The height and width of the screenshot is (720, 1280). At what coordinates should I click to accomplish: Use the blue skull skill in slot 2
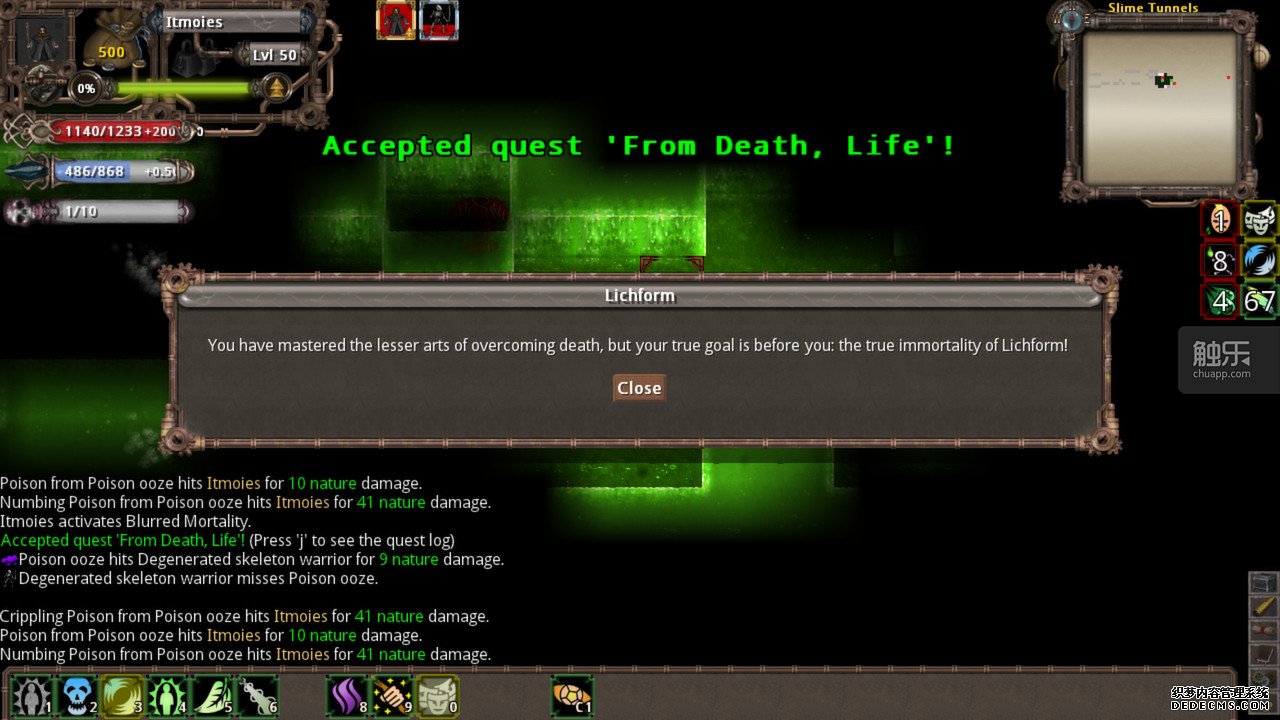[x=77, y=696]
